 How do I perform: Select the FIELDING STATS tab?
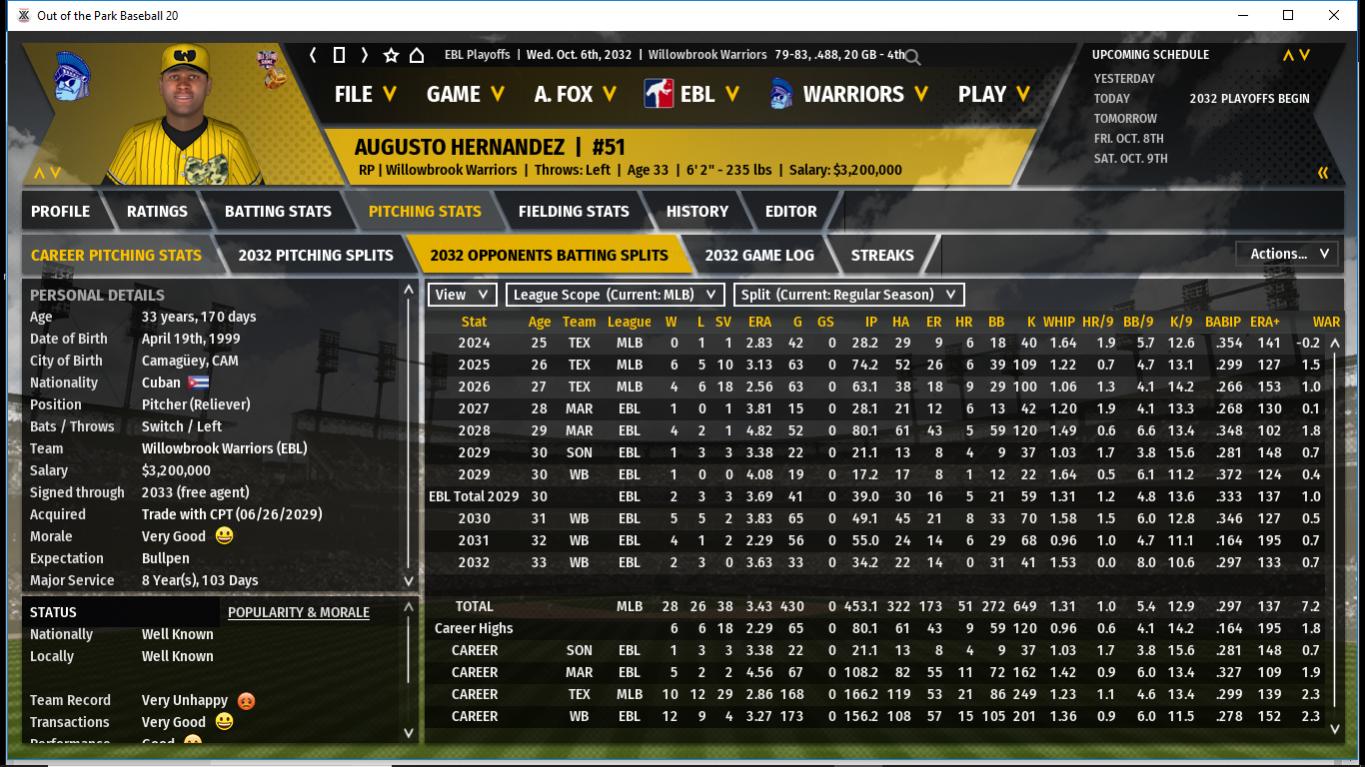[x=573, y=211]
